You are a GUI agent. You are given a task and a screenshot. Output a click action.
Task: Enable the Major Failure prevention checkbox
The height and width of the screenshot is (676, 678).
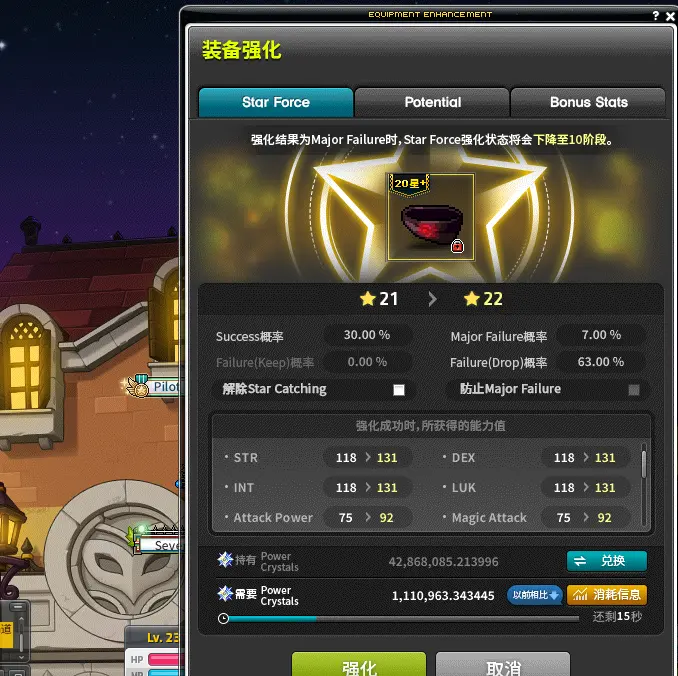633,389
